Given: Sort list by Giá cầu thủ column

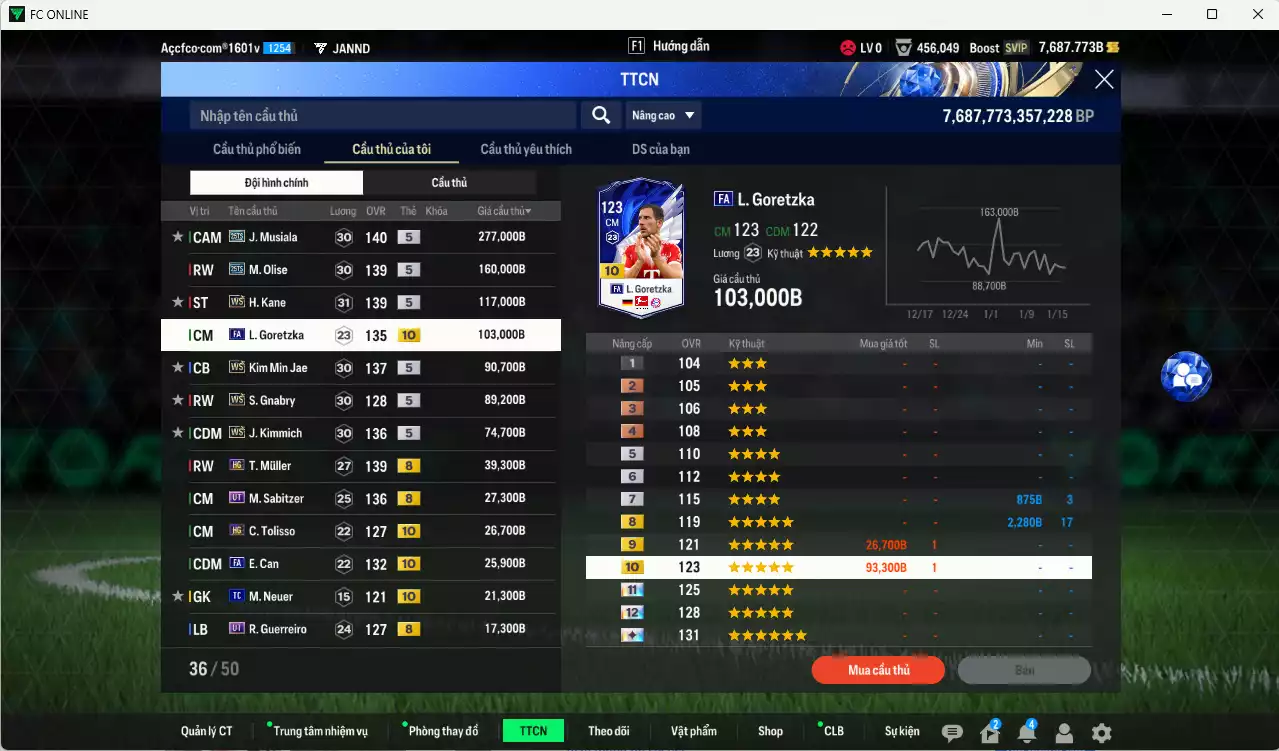Looking at the screenshot, I should tap(504, 211).
